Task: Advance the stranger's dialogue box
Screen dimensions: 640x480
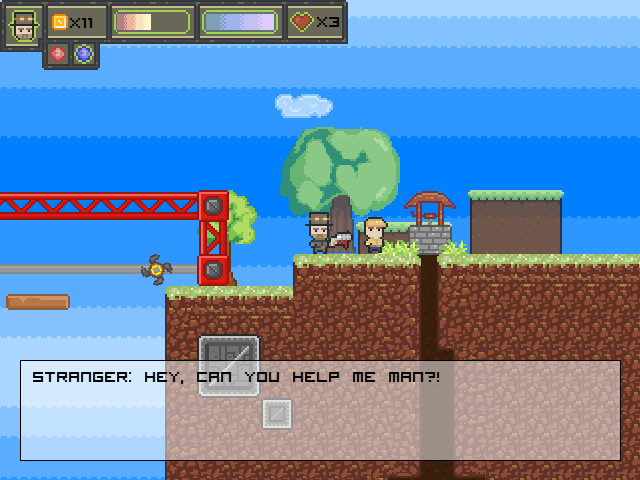Action: click(x=320, y=410)
